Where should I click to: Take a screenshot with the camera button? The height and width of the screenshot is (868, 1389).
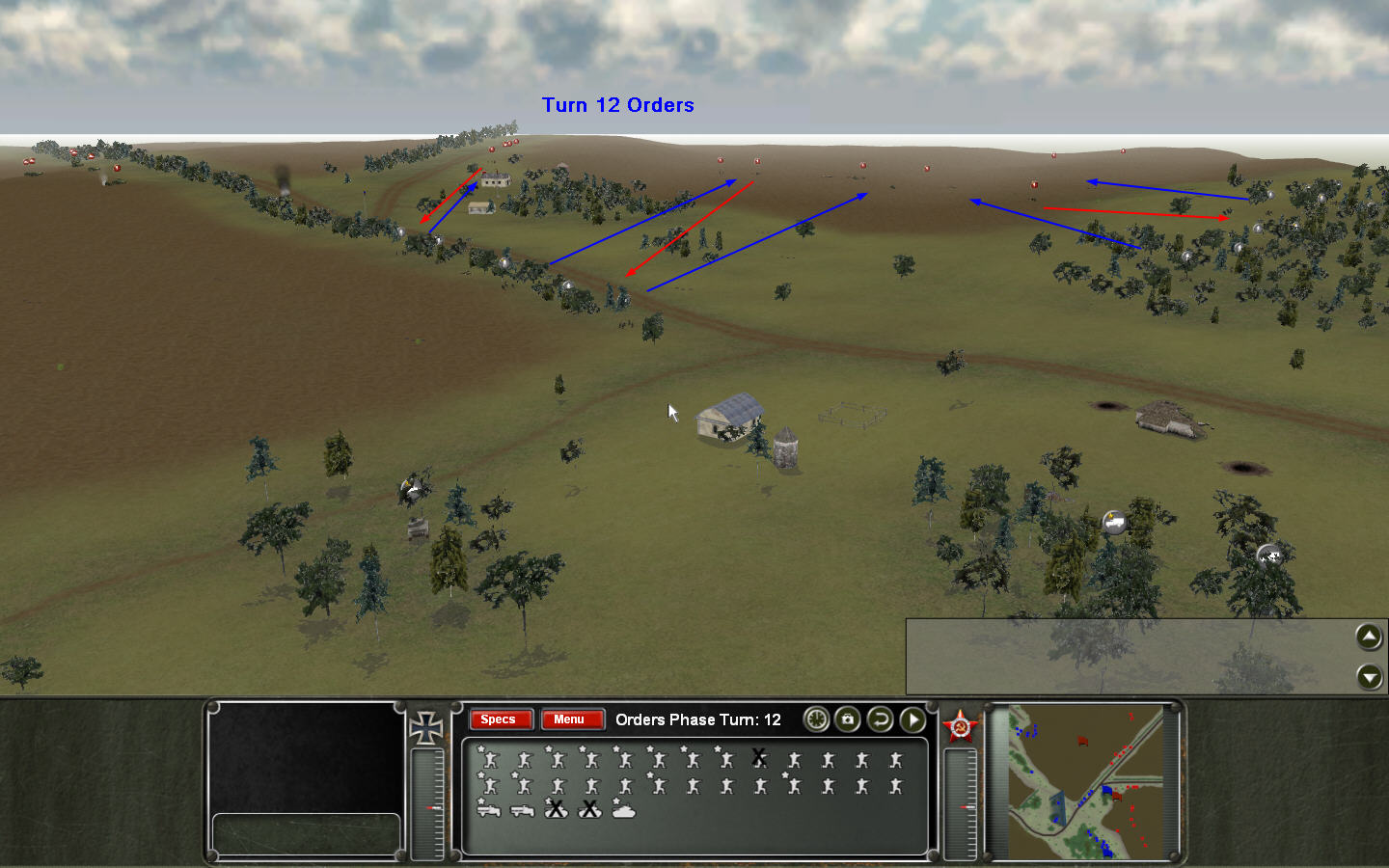(848, 719)
